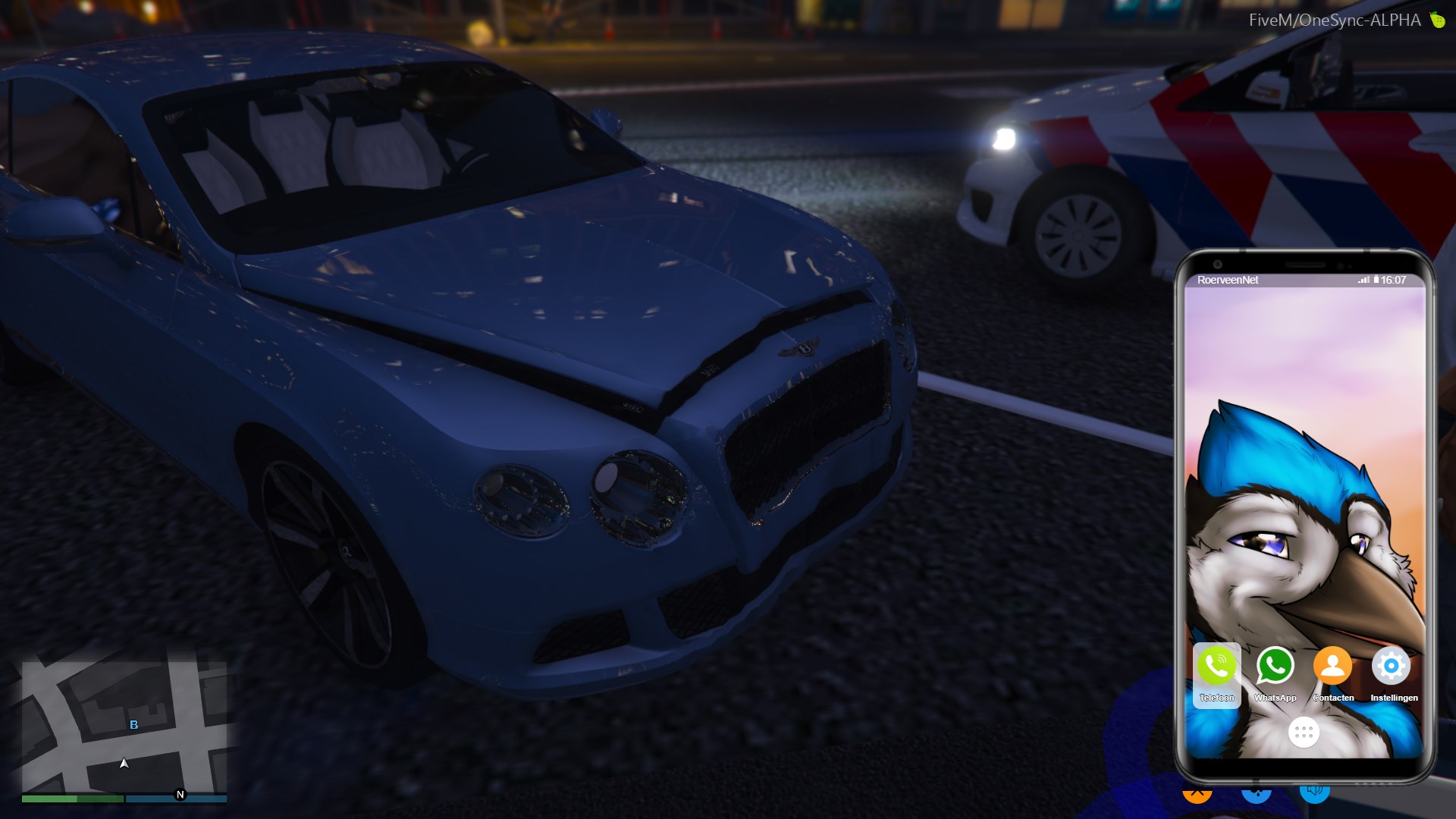Viewport: 1456px width, 819px height.
Task: Open Instellingen on the phone
Action: (1391, 667)
